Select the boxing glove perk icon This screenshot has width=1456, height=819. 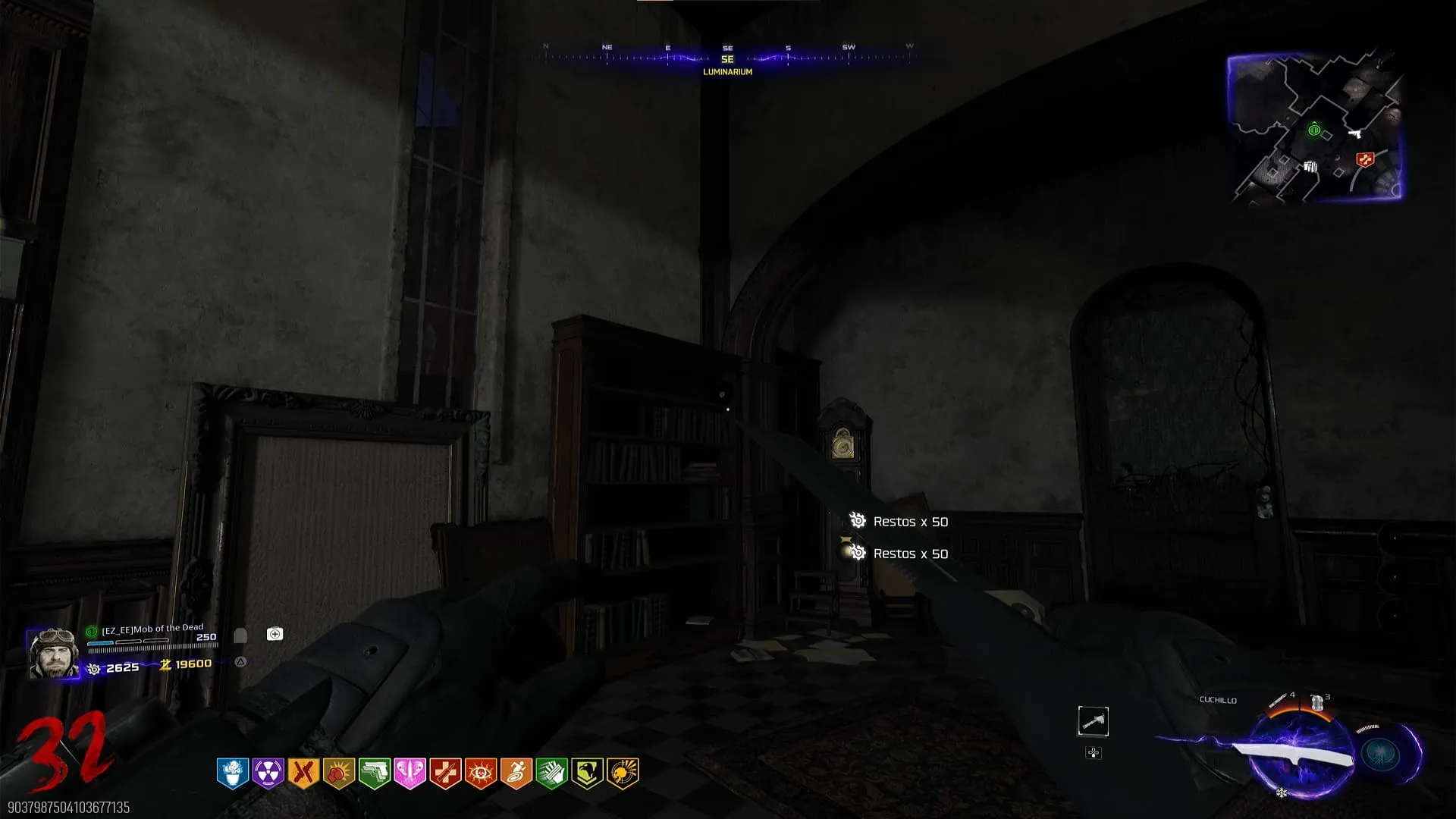coord(339,773)
